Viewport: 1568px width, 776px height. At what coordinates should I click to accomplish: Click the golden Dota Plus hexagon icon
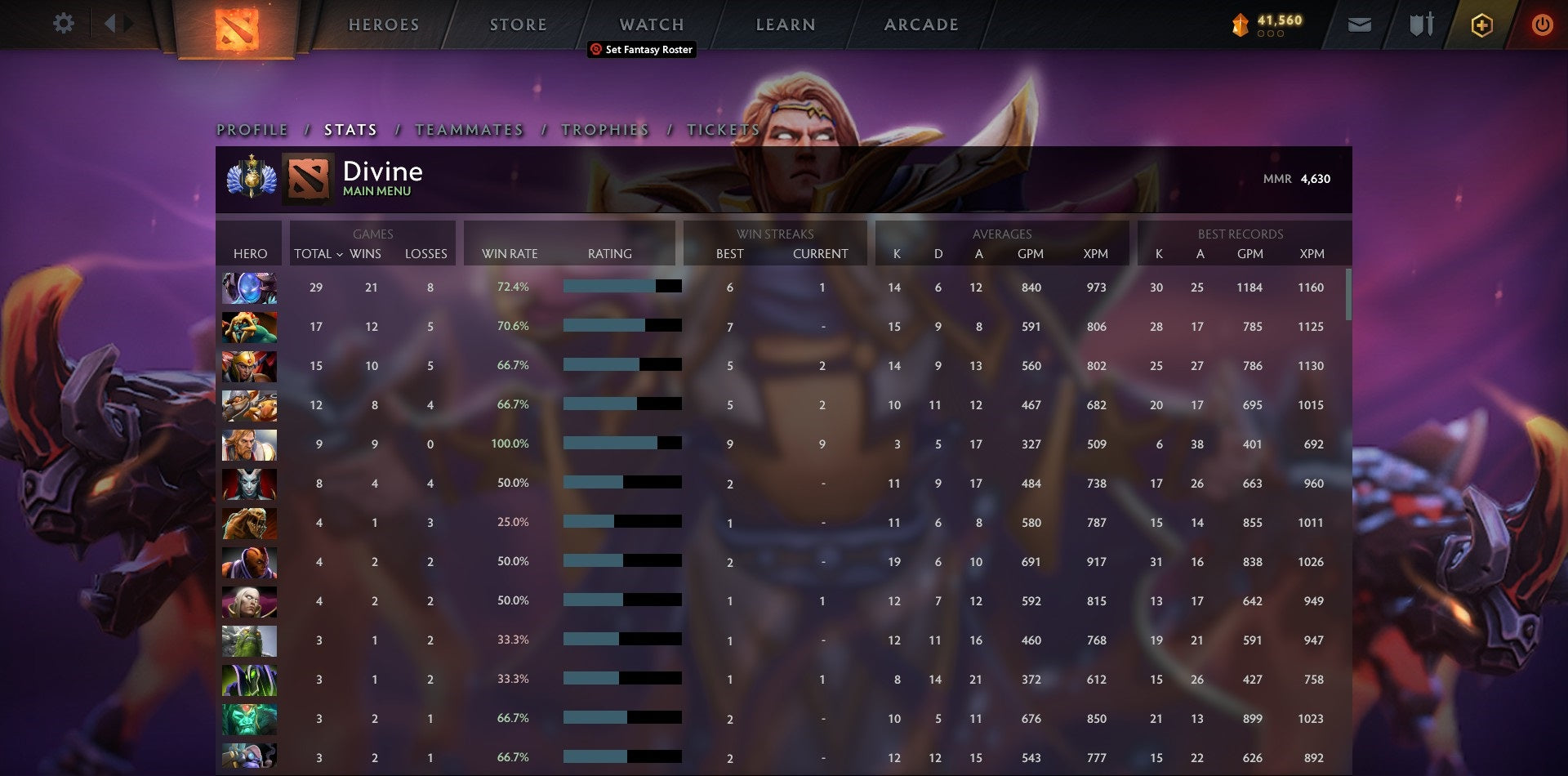tap(1481, 25)
